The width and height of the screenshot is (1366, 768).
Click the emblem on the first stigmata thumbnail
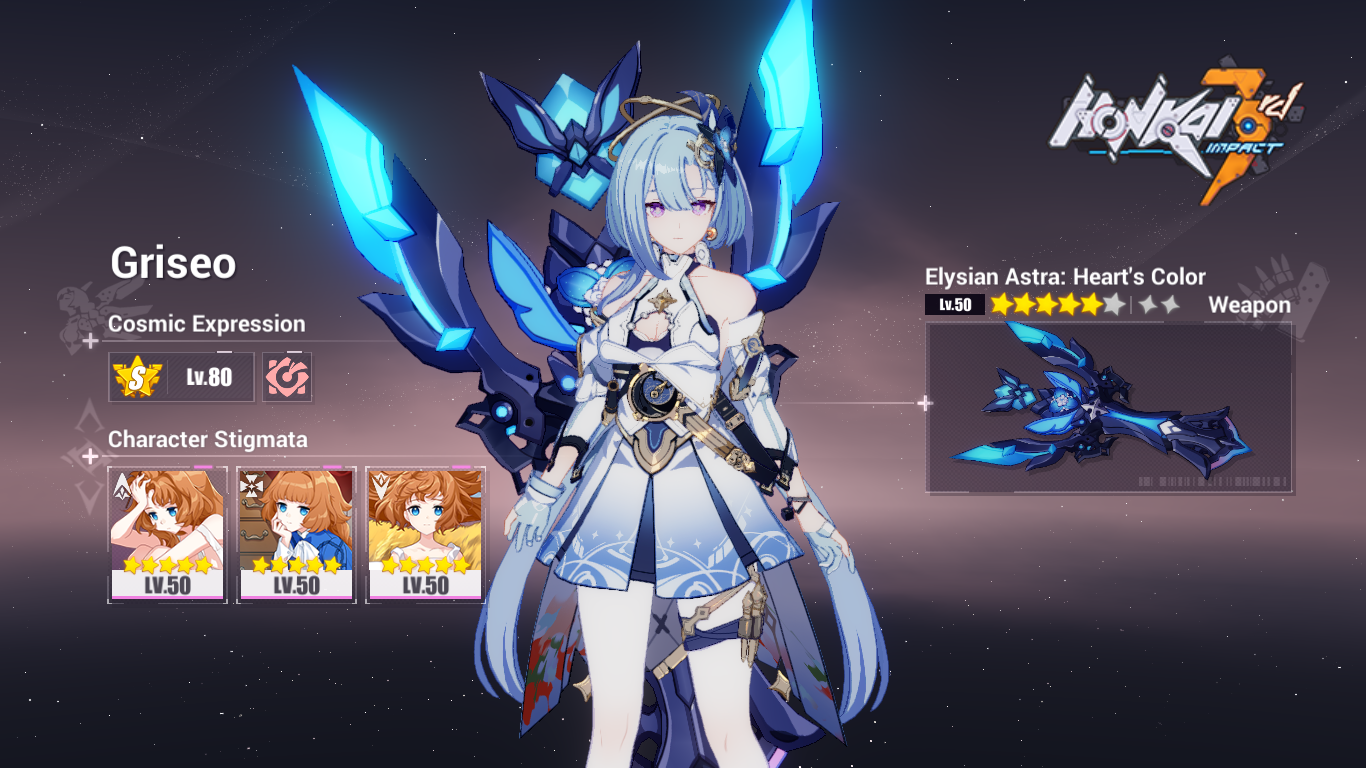[x=122, y=485]
